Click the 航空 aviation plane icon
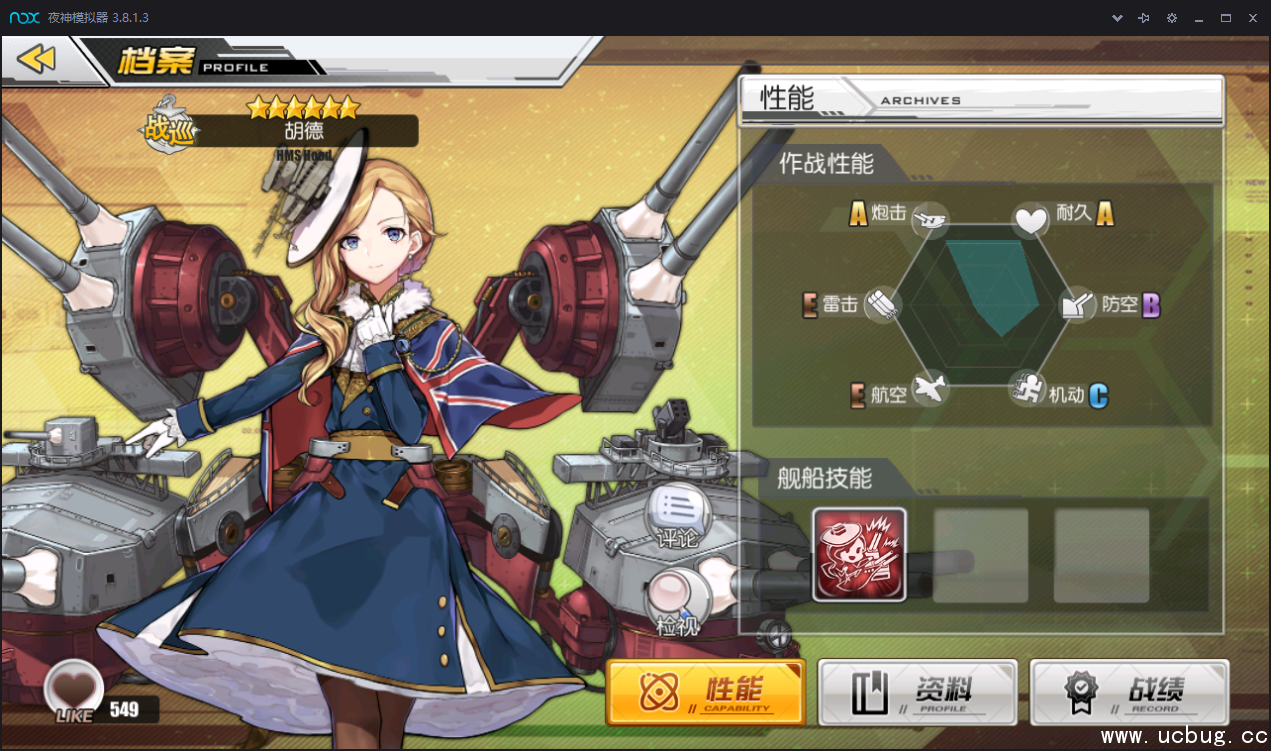This screenshot has height=751, width=1271. (929, 388)
